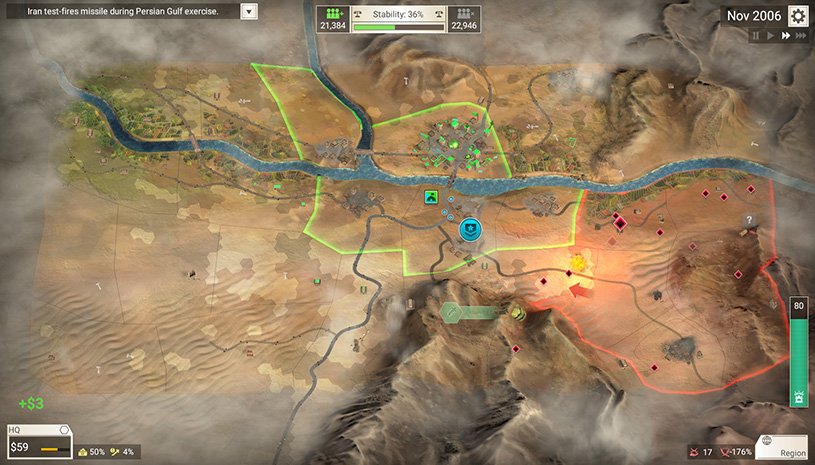Open the Stability 36% status panel

click(x=399, y=19)
